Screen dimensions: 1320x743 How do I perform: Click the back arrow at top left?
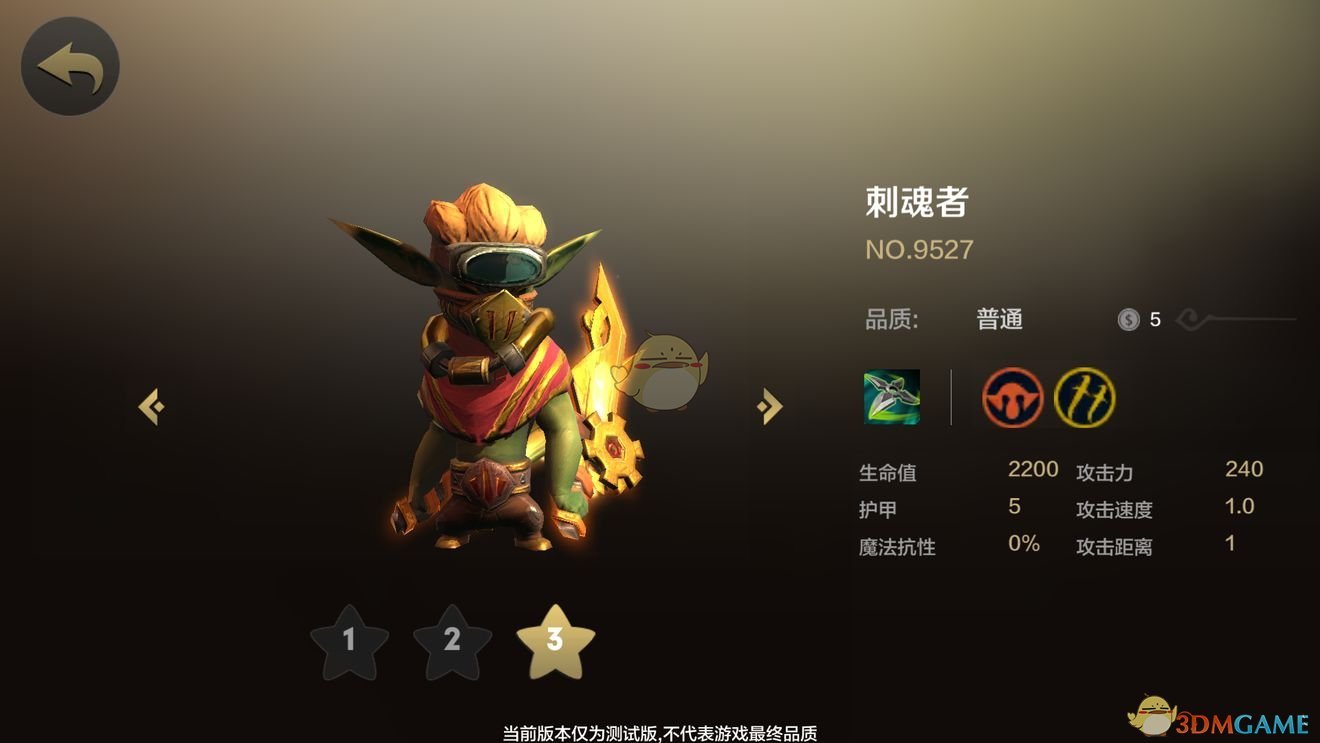pos(69,64)
